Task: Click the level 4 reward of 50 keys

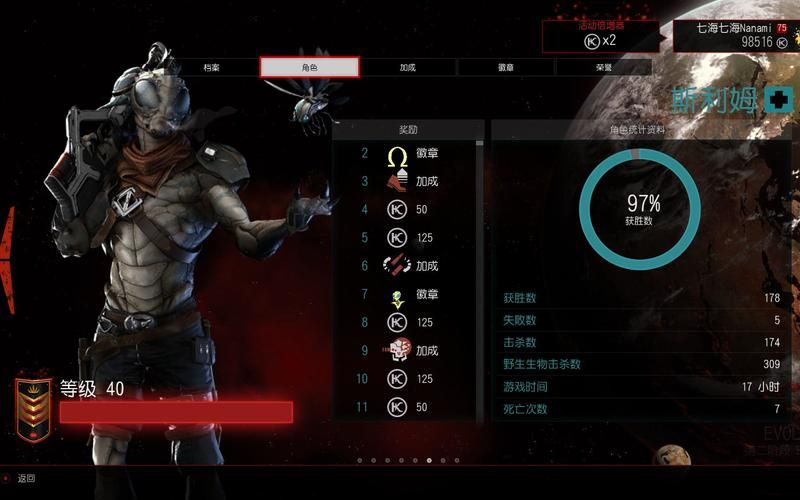Action: [x=408, y=210]
